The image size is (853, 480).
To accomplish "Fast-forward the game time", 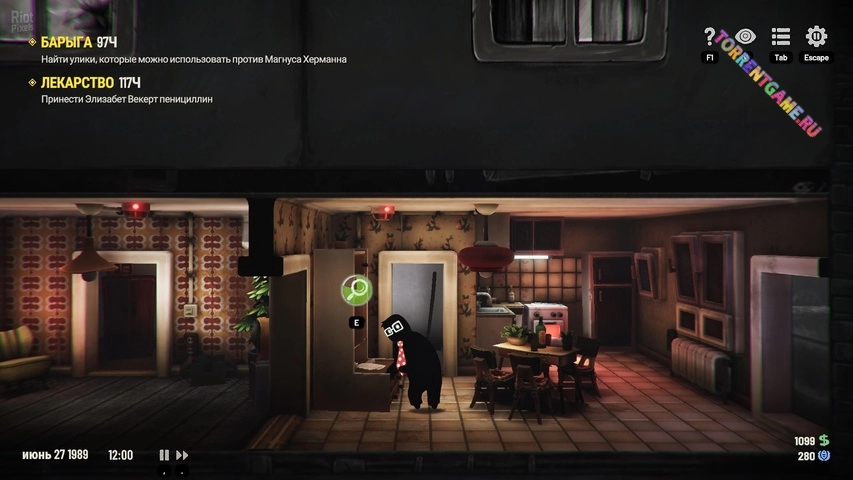I will click(x=182, y=455).
